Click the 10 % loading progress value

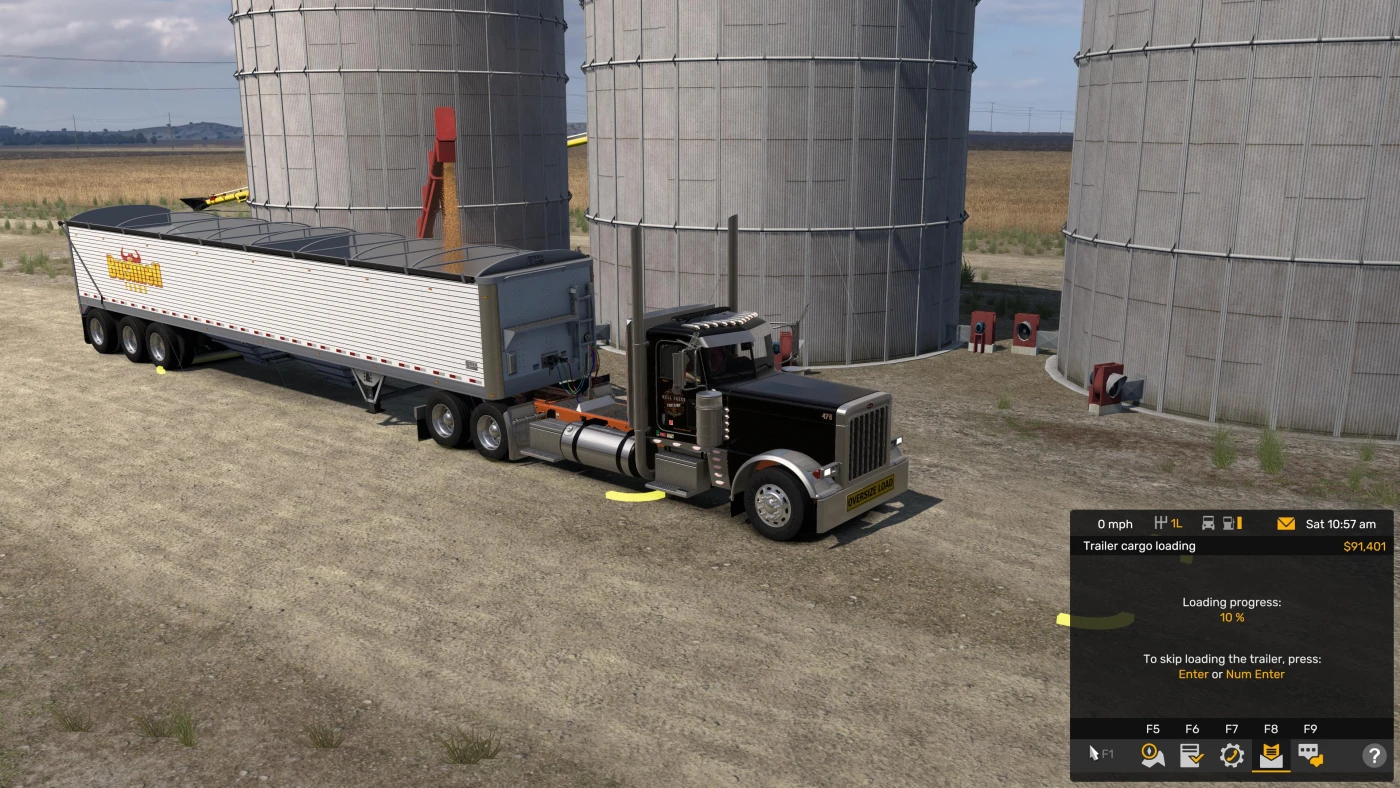tap(1231, 617)
